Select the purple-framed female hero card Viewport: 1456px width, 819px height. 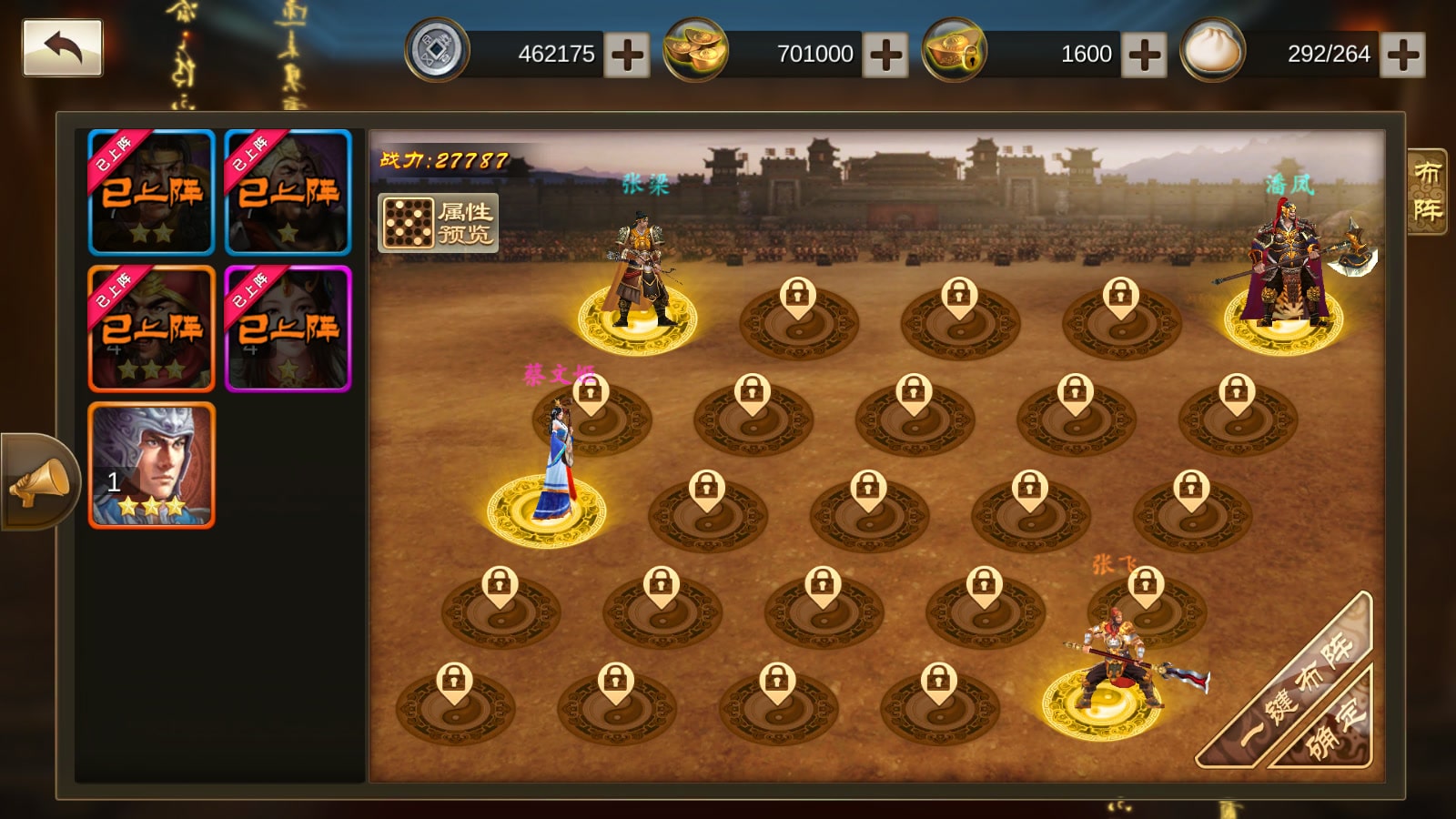tap(288, 329)
